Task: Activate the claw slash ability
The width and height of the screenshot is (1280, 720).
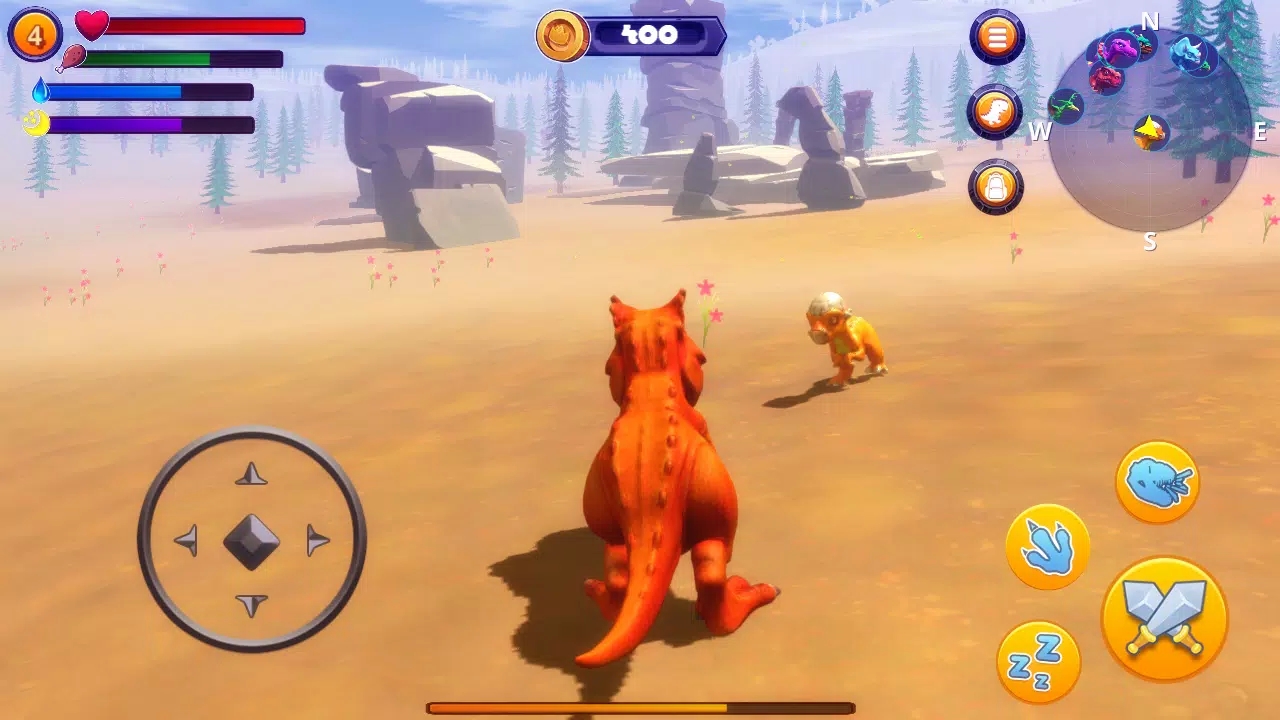Action: coord(1048,546)
